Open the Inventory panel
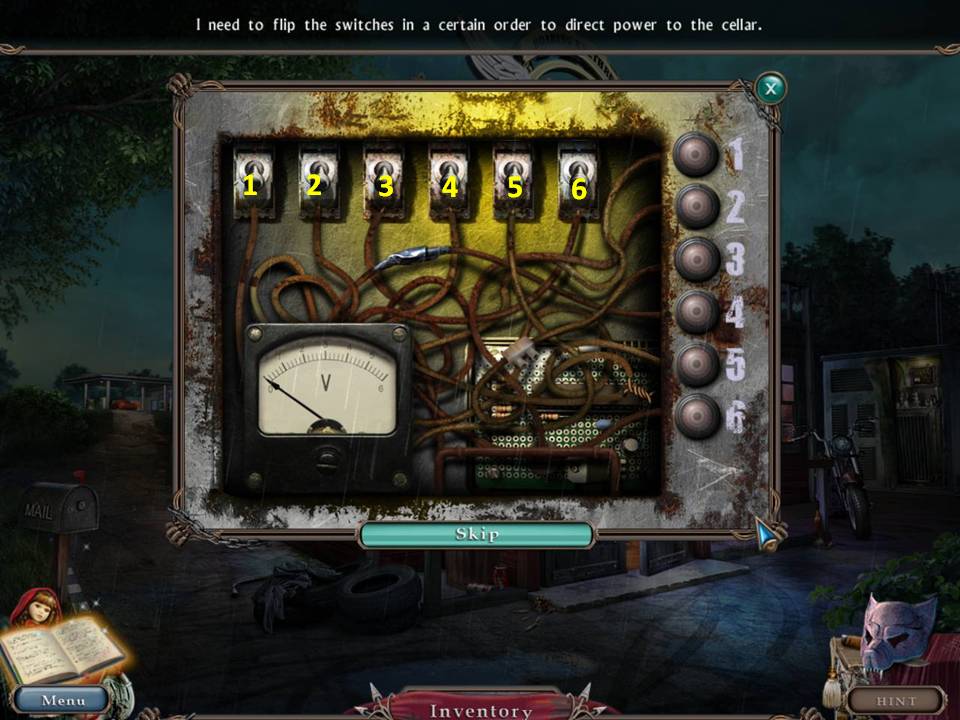The width and height of the screenshot is (960, 720). pyautogui.click(x=480, y=710)
